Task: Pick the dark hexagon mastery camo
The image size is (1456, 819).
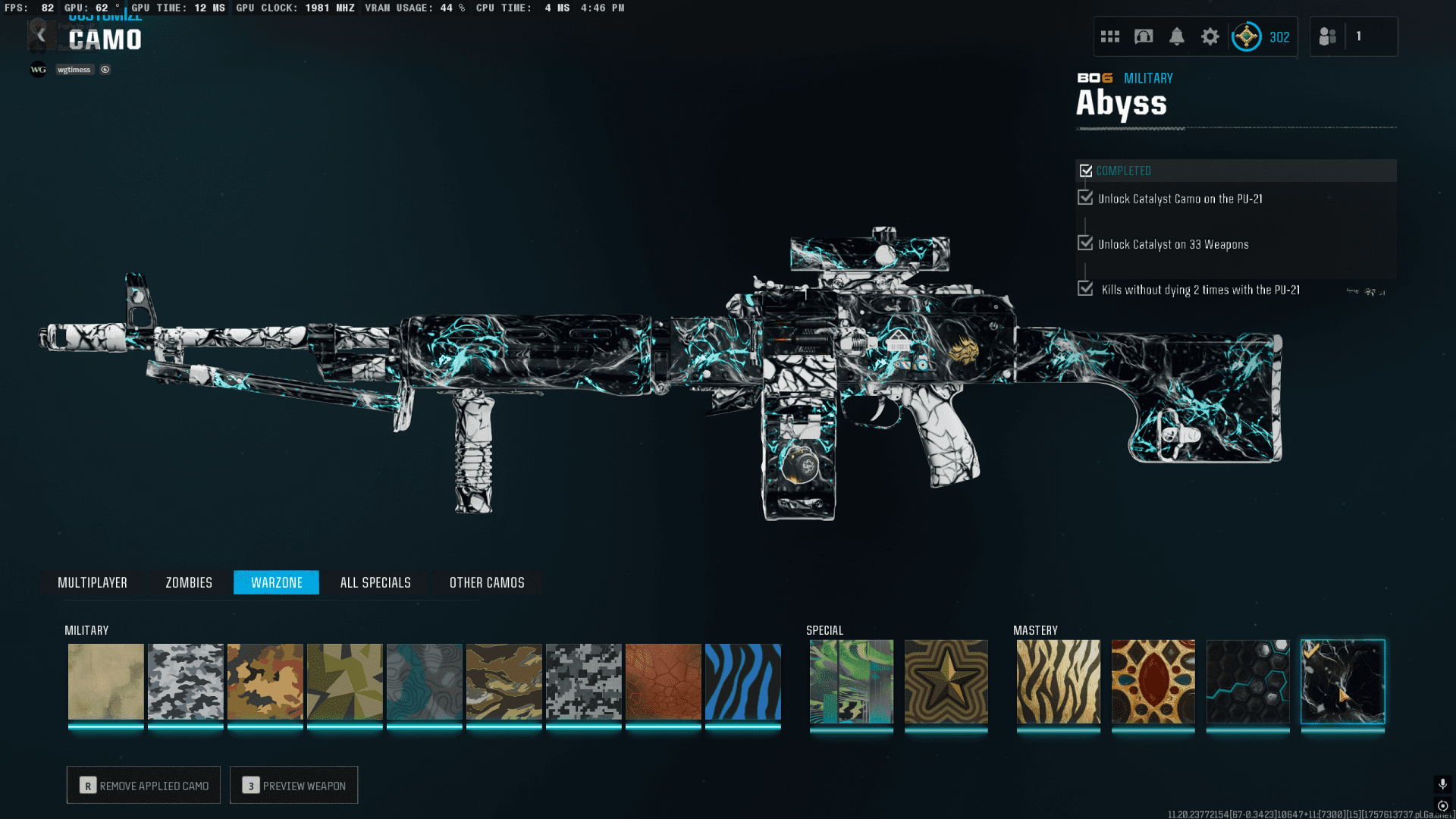Action: click(1248, 682)
